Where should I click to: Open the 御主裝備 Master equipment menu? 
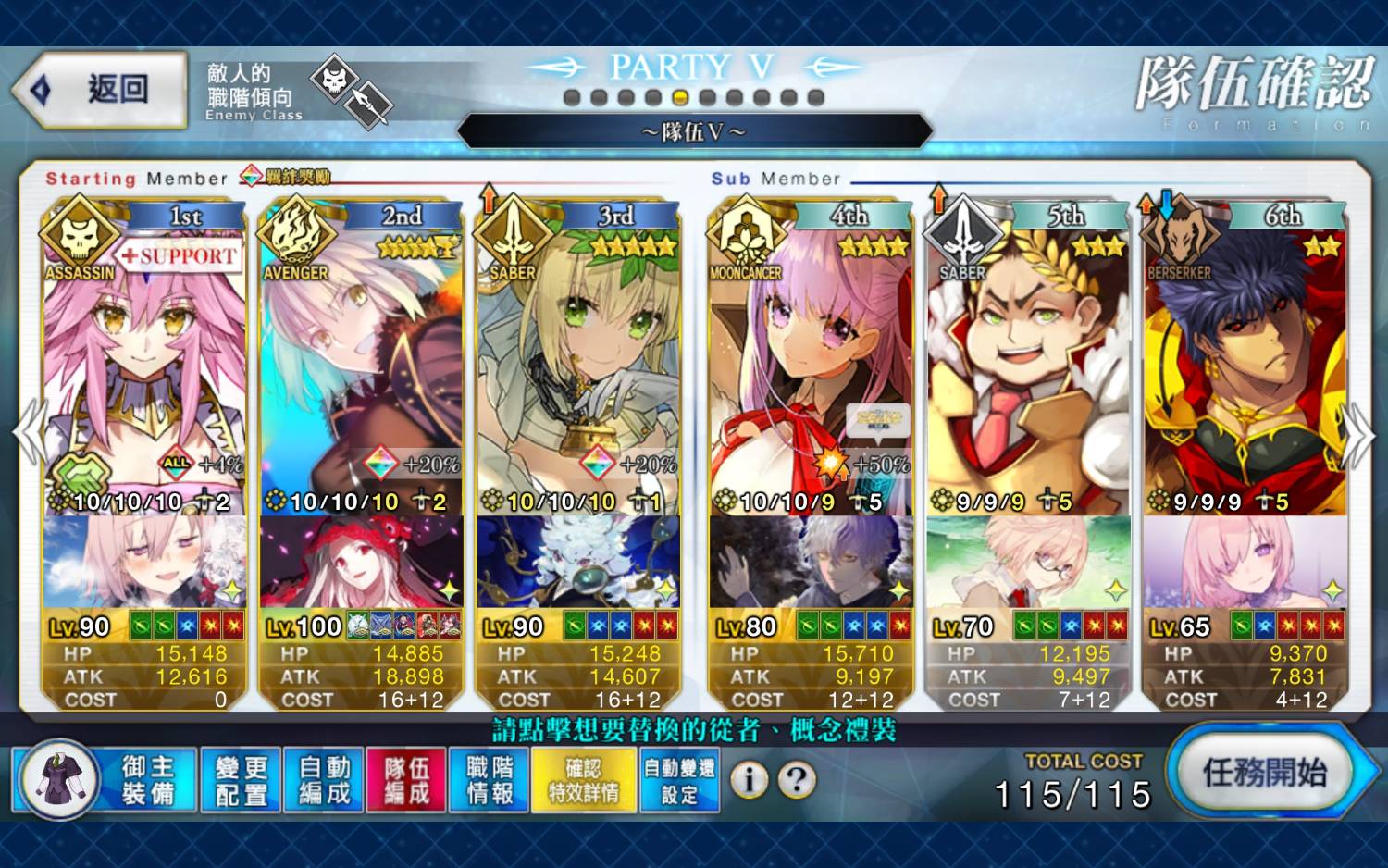[x=105, y=779]
